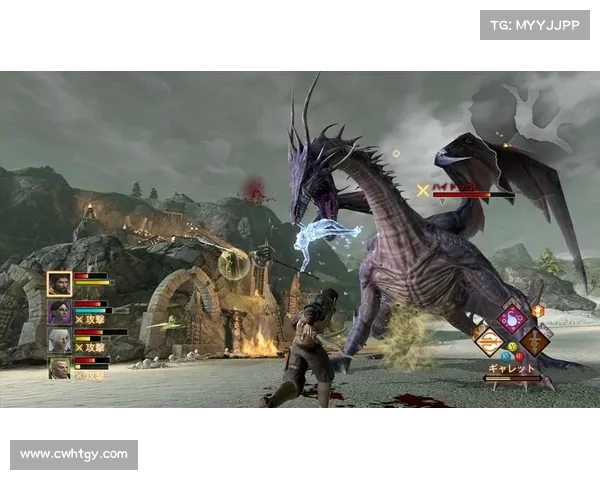Image resolution: width=600 pixels, height=480 pixels.
Task: Choose the white-haired elf party portrait
Action: pos(59,340)
